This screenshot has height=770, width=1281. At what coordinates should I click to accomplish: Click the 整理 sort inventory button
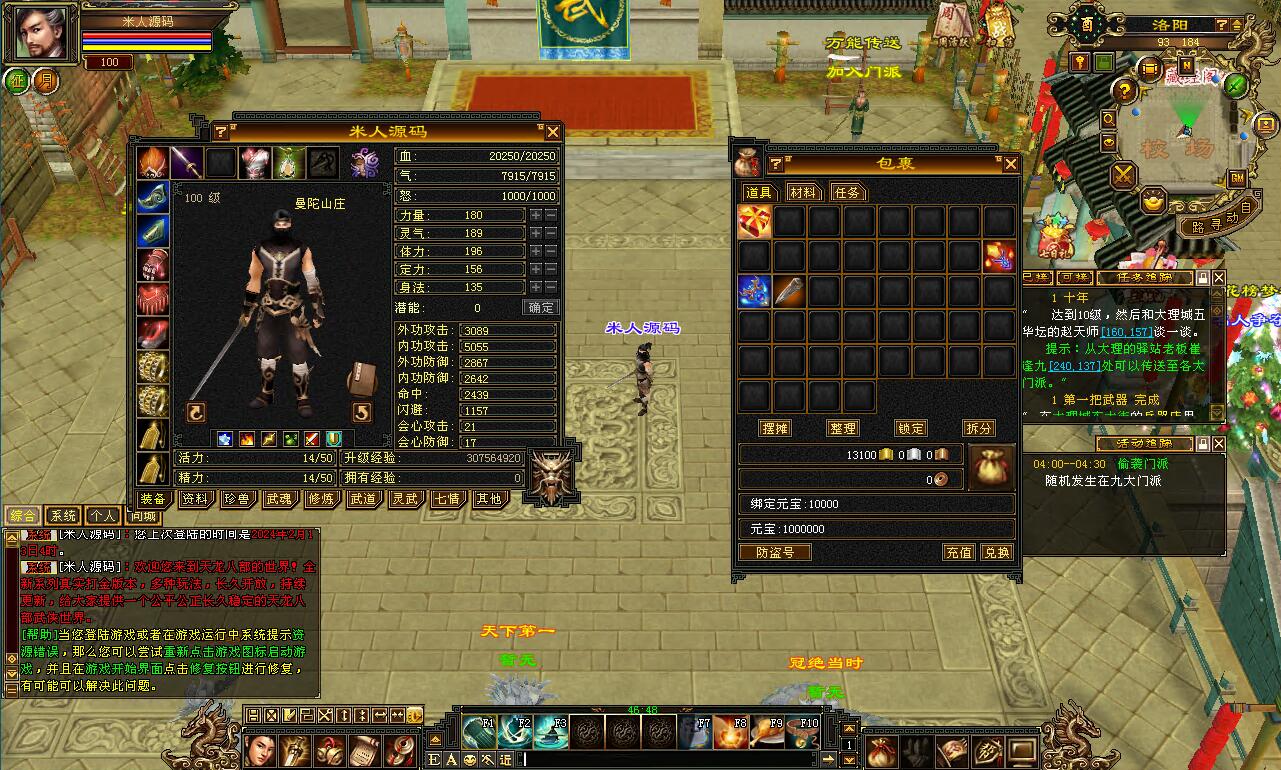pyautogui.click(x=843, y=428)
